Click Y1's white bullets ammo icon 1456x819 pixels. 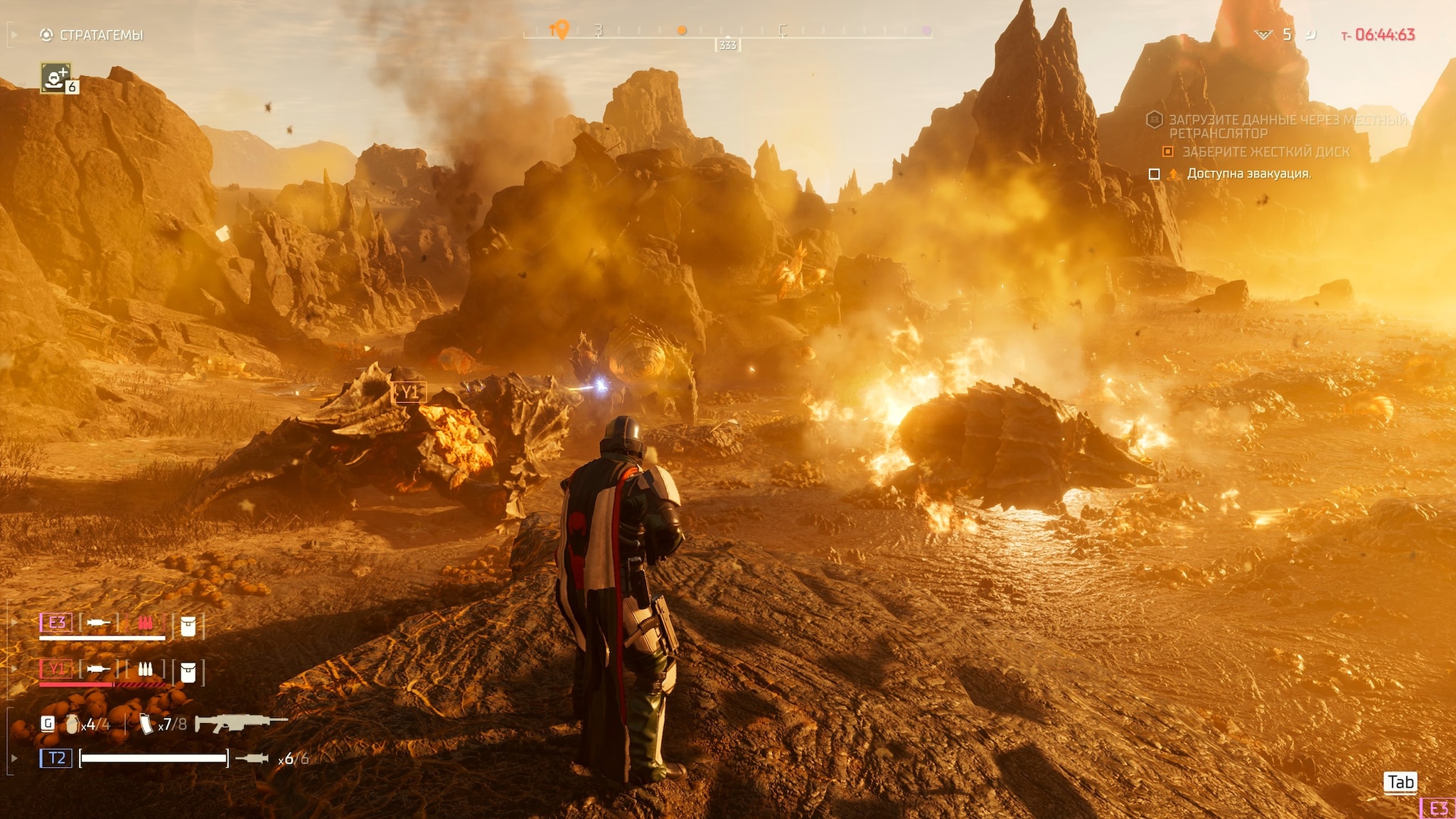(145, 669)
